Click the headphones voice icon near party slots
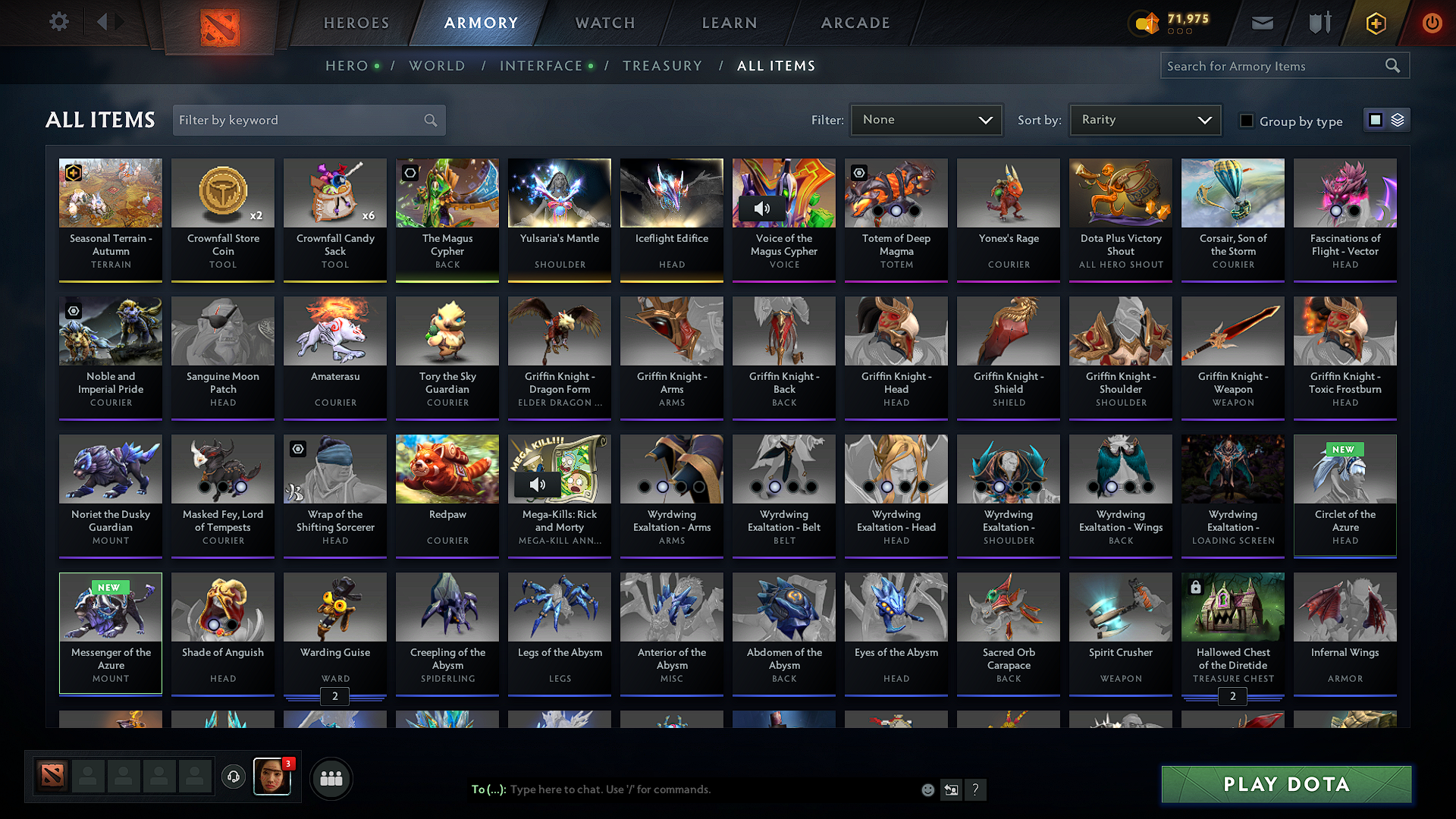The height and width of the screenshot is (819, 1456). pos(234,777)
